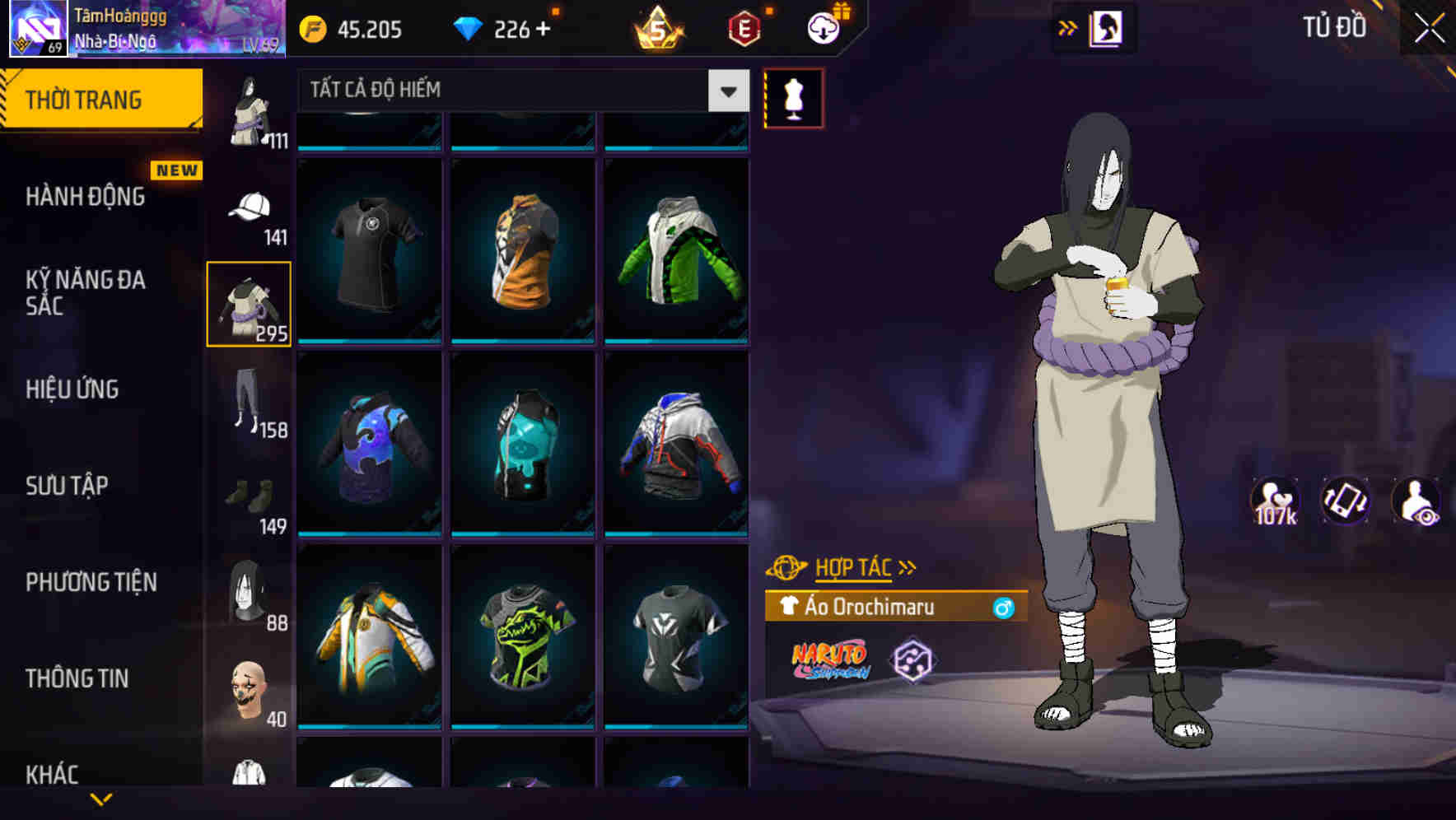The image size is (1456, 820).
Task: Select the pants category with count 158
Action: click(247, 399)
